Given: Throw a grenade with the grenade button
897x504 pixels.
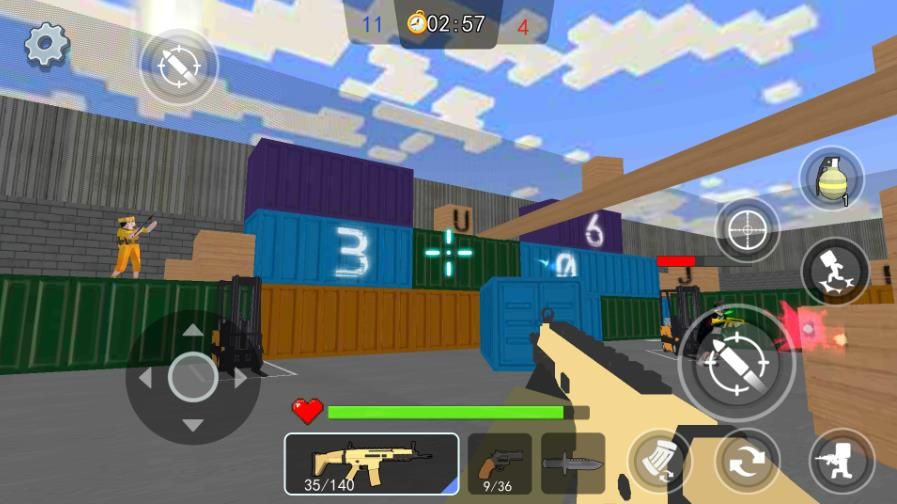Looking at the screenshot, I should tap(830, 179).
